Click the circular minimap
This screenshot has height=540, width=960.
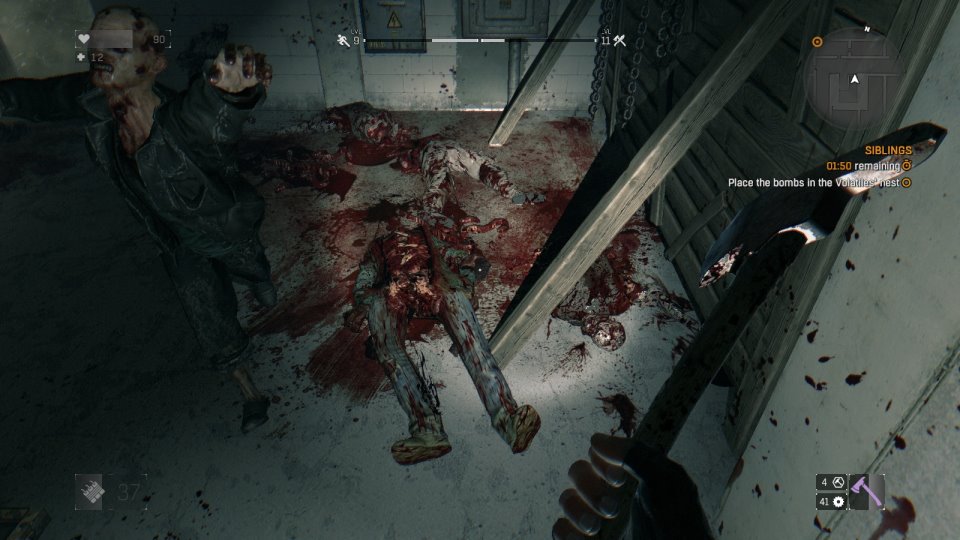tap(855, 78)
